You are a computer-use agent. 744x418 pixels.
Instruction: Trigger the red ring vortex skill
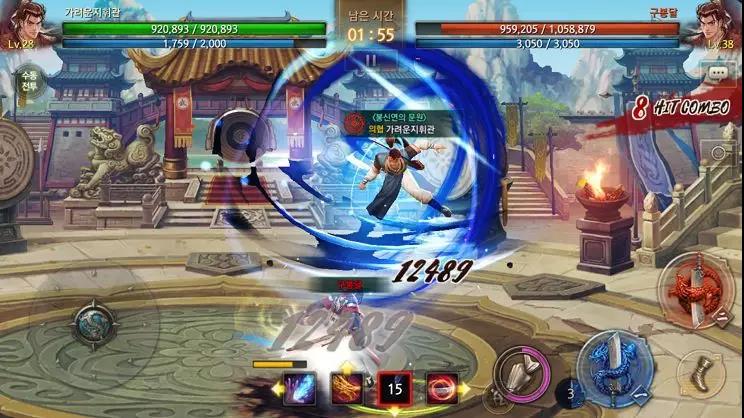441,388
